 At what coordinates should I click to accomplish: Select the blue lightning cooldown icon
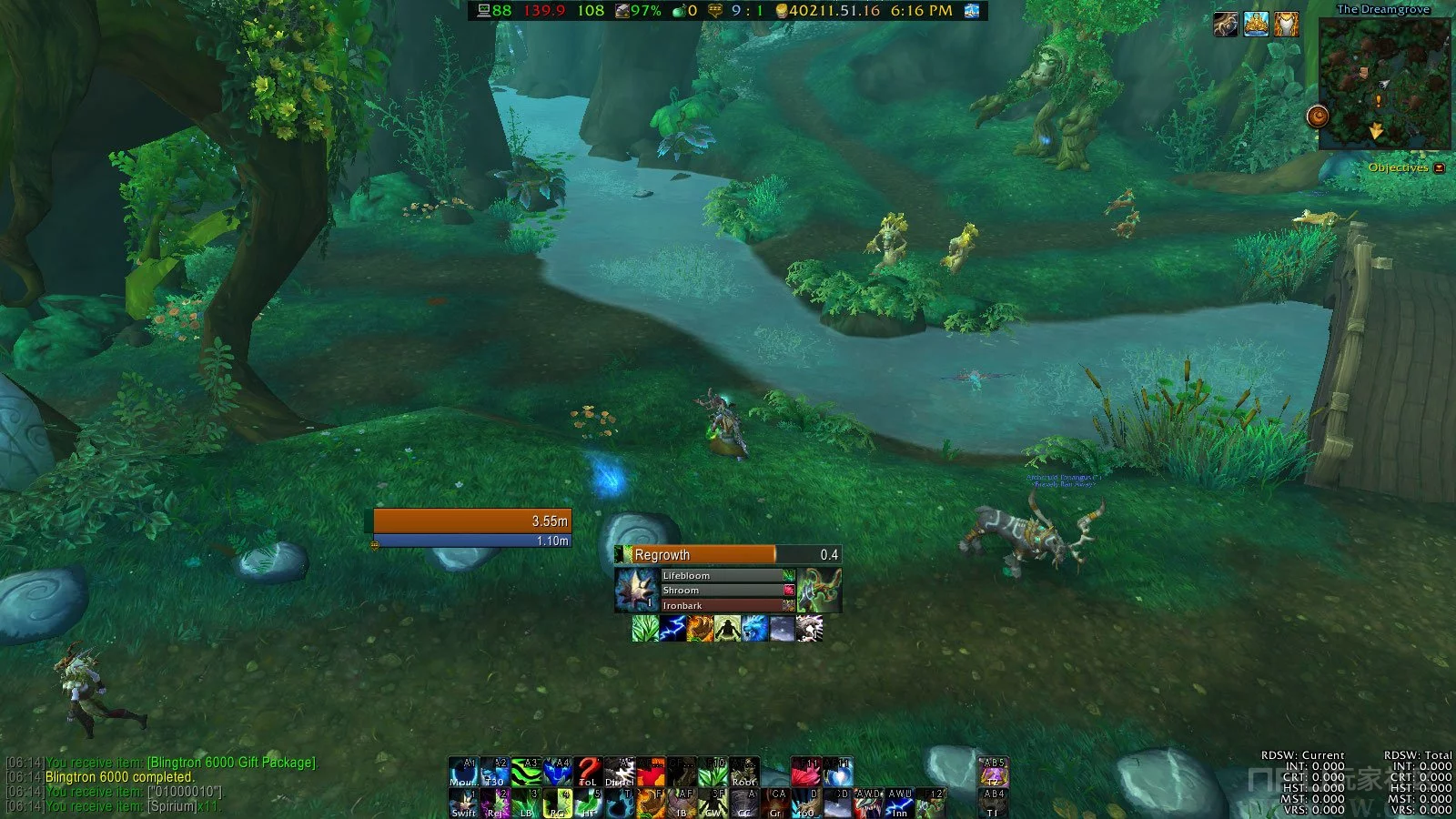coord(672,628)
